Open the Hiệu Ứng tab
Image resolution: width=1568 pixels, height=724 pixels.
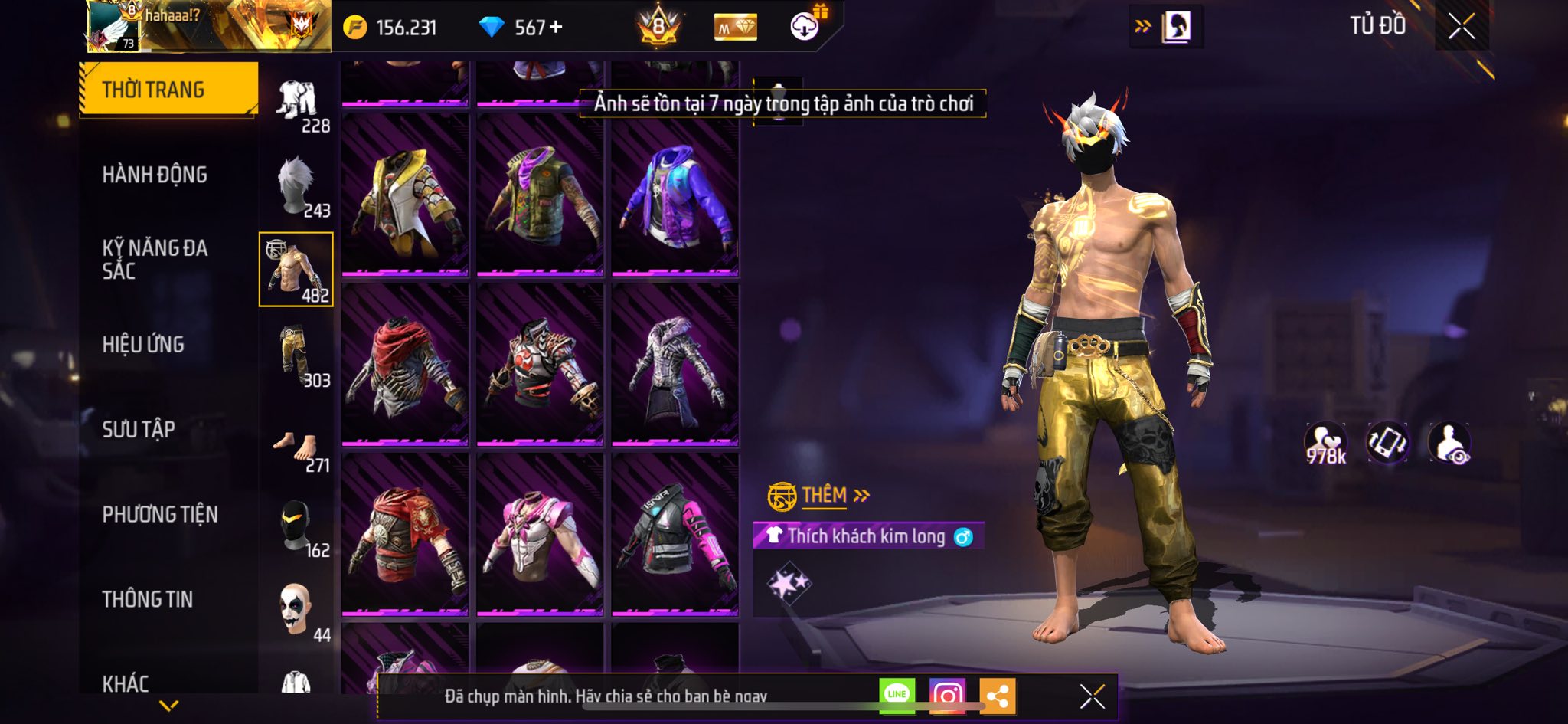click(x=143, y=345)
